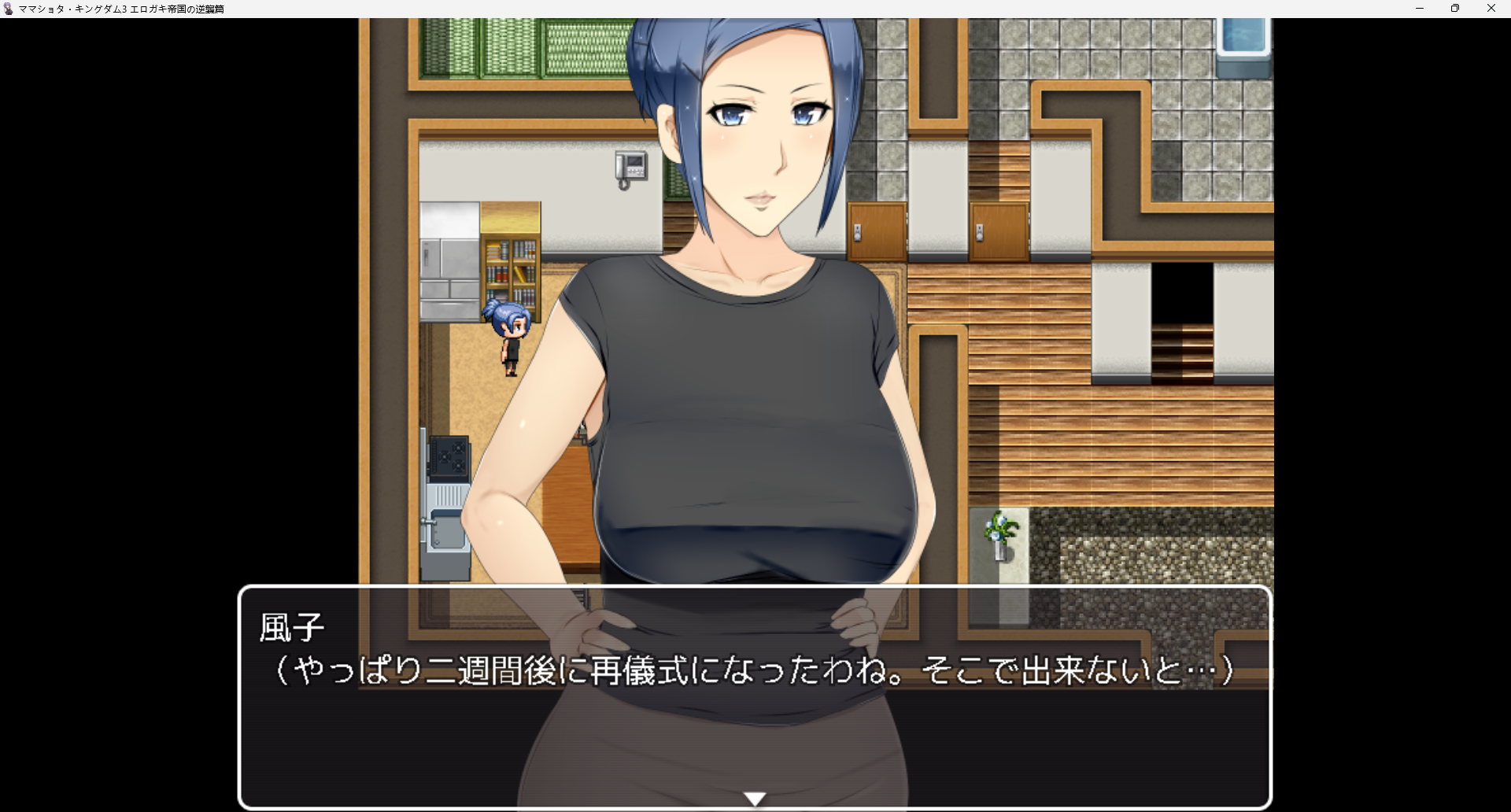Click the restore button of the game window
This screenshot has height=812, width=1511.
click(x=1455, y=9)
